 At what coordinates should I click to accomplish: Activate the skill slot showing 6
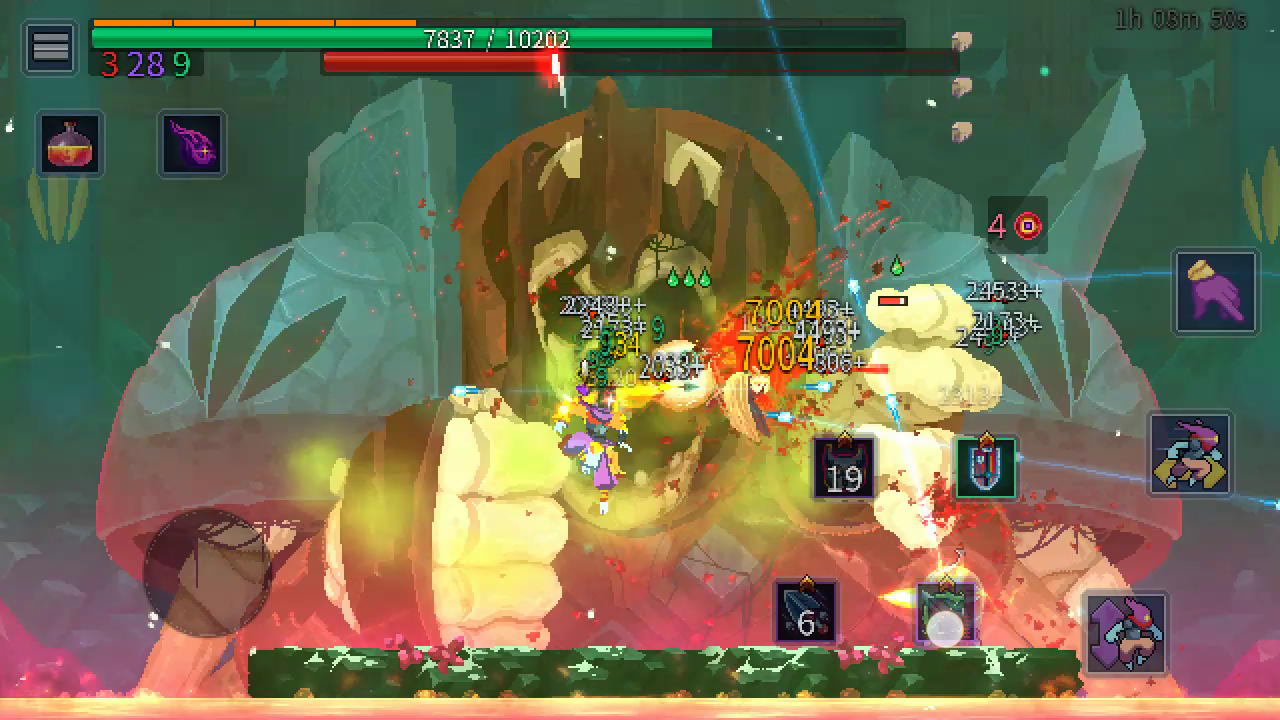(x=807, y=612)
